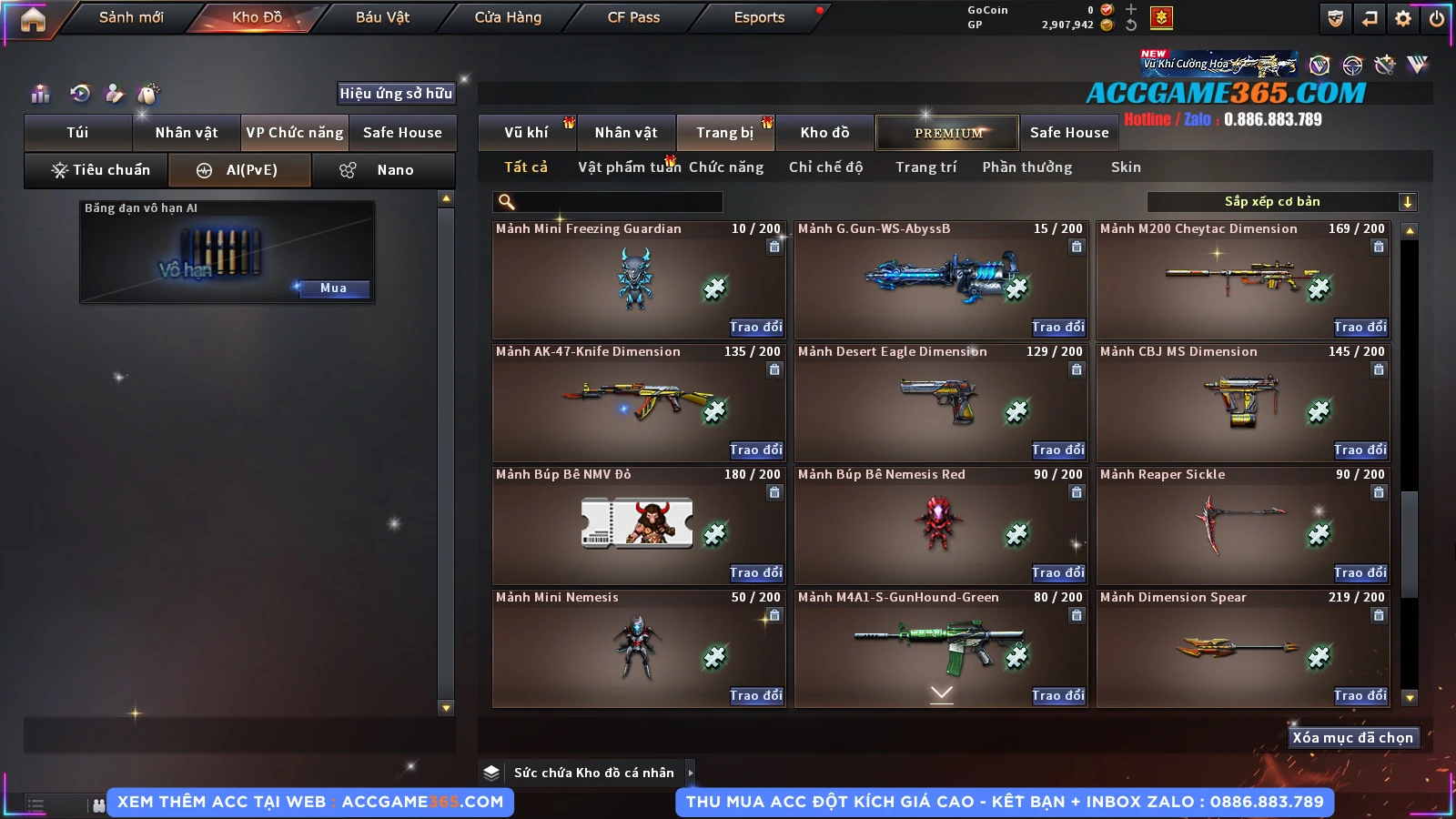Click Xóa mục đã chọn button
This screenshot has height=819, width=1456.
tap(1352, 738)
